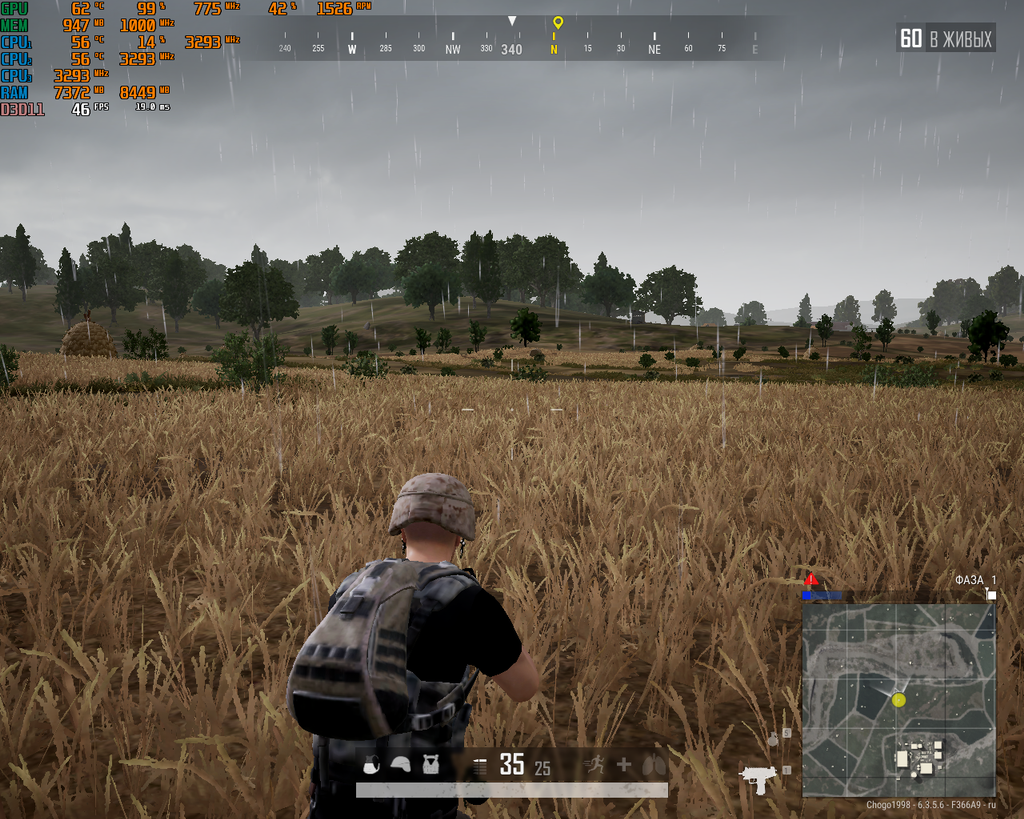The height and width of the screenshot is (819, 1024).
Task: Click the vest armor icon
Action: [x=430, y=765]
